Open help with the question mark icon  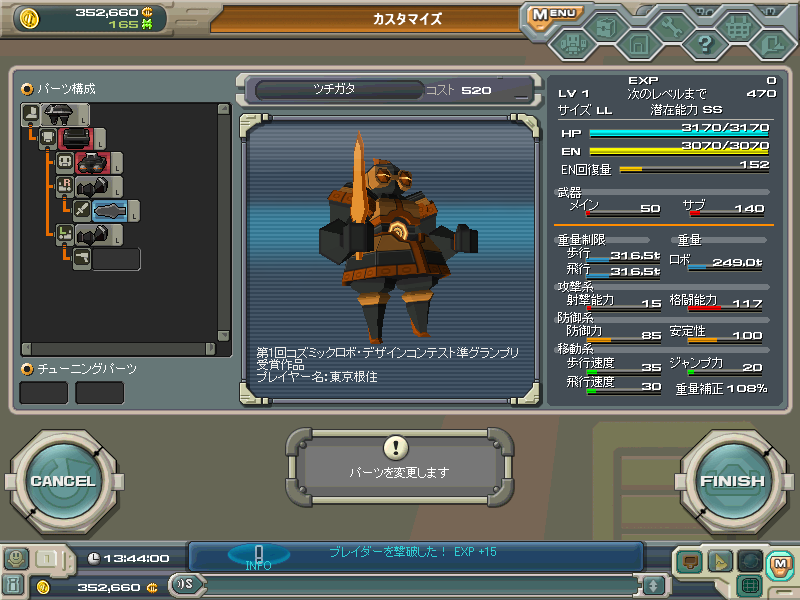pyautogui.click(x=705, y=44)
